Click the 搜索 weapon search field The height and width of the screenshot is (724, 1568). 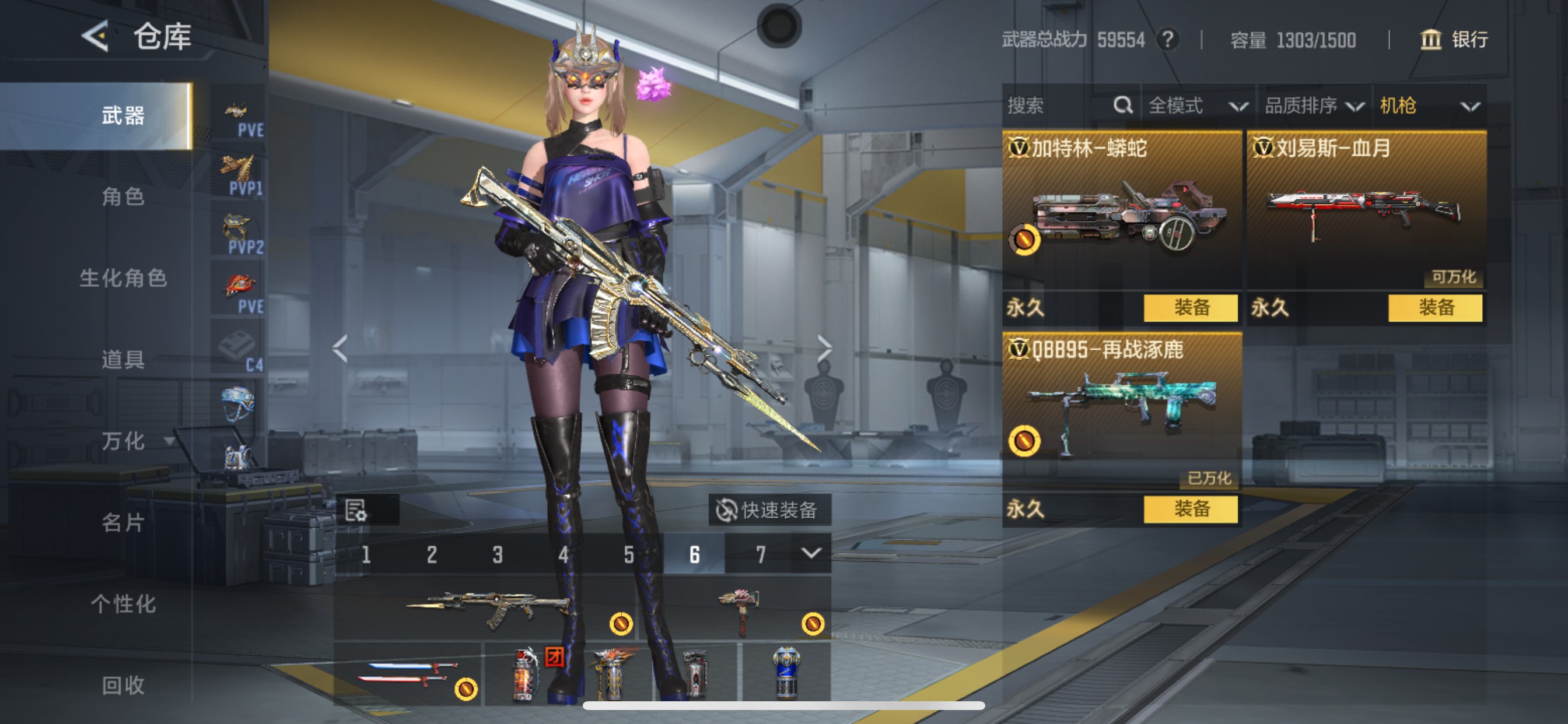click(1059, 106)
